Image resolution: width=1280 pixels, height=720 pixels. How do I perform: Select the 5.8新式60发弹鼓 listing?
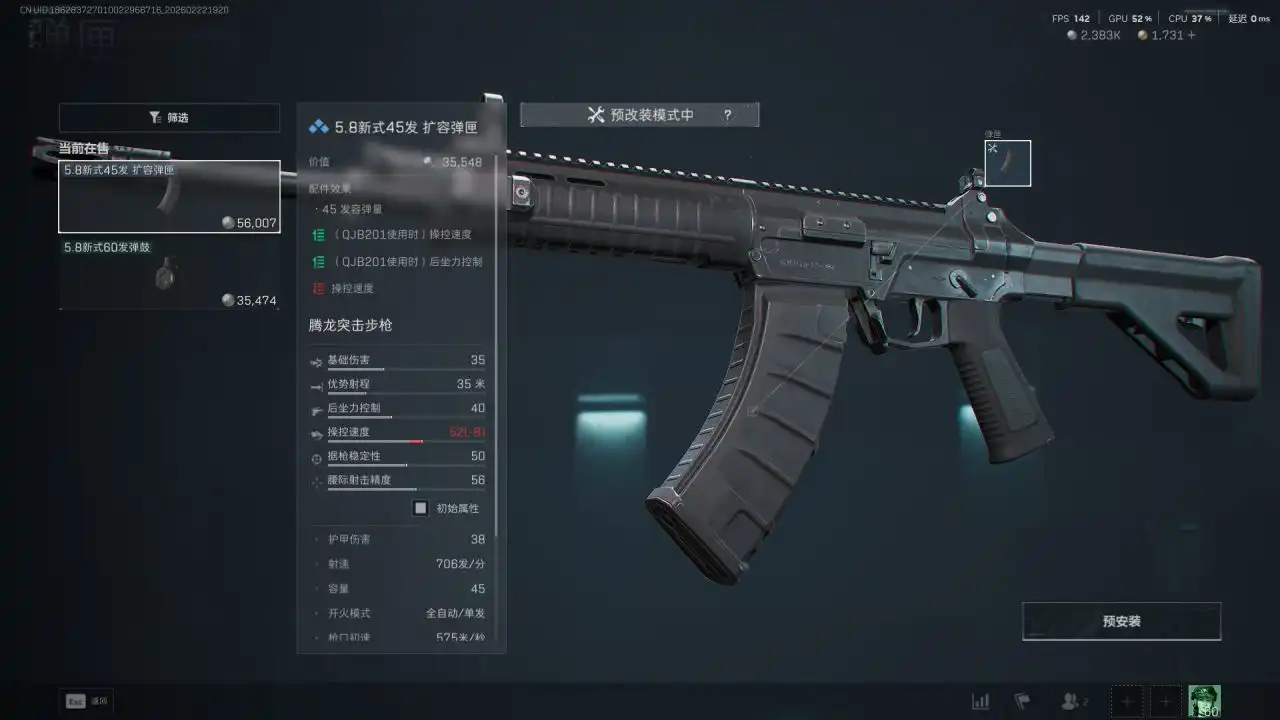click(x=169, y=273)
